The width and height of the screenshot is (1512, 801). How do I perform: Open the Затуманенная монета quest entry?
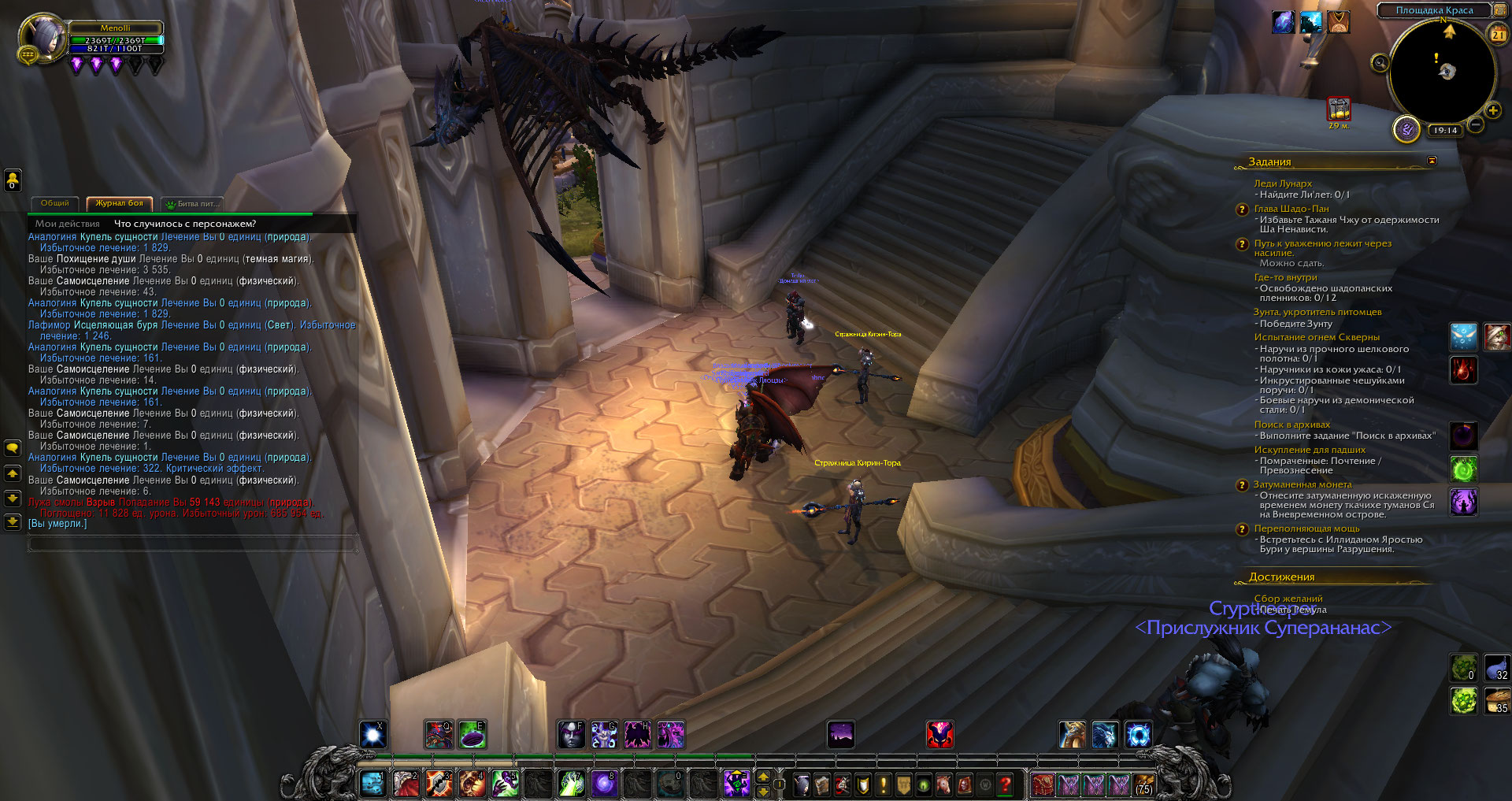[x=1303, y=484]
